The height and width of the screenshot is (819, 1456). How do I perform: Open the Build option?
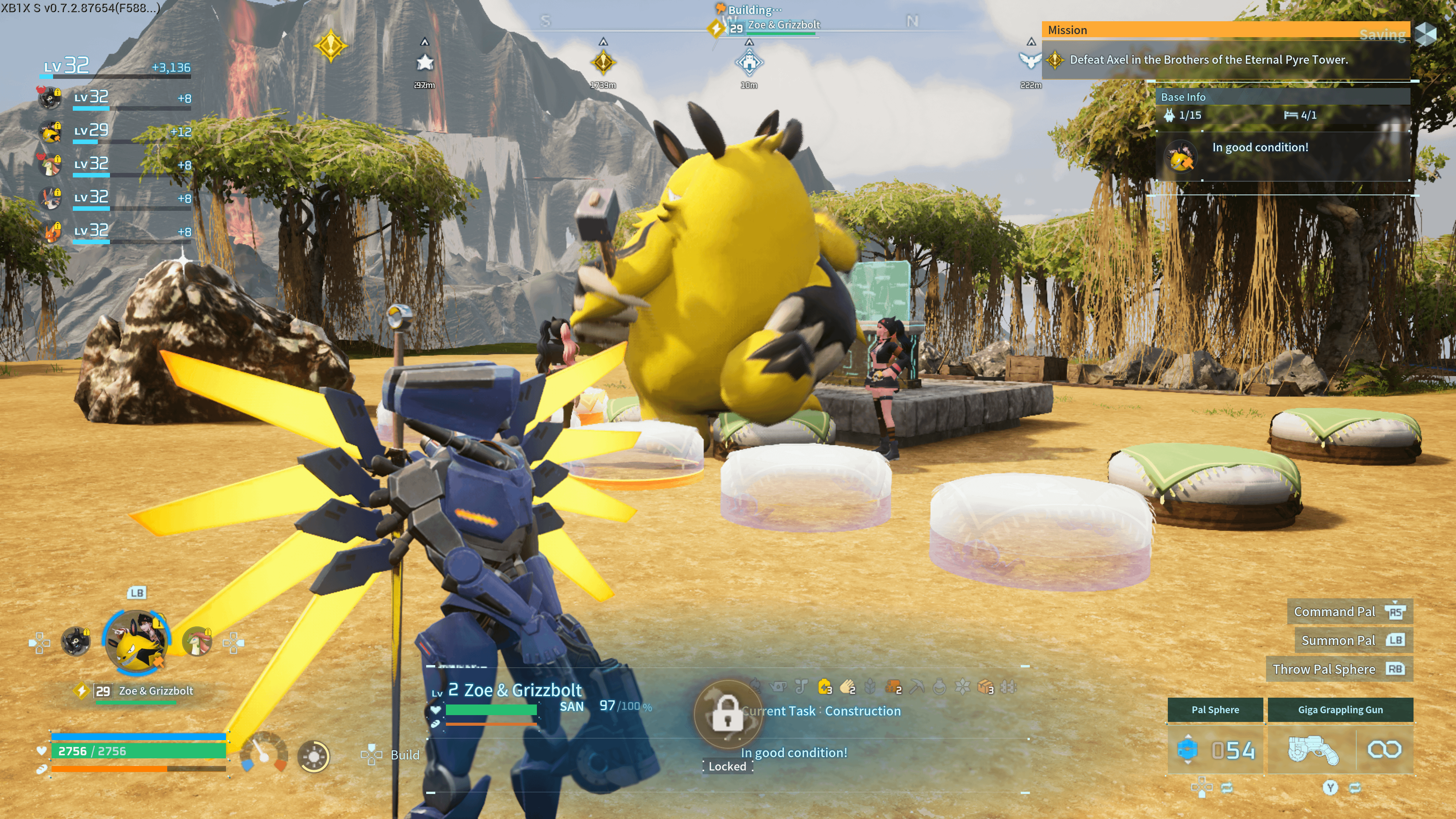coord(404,755)
